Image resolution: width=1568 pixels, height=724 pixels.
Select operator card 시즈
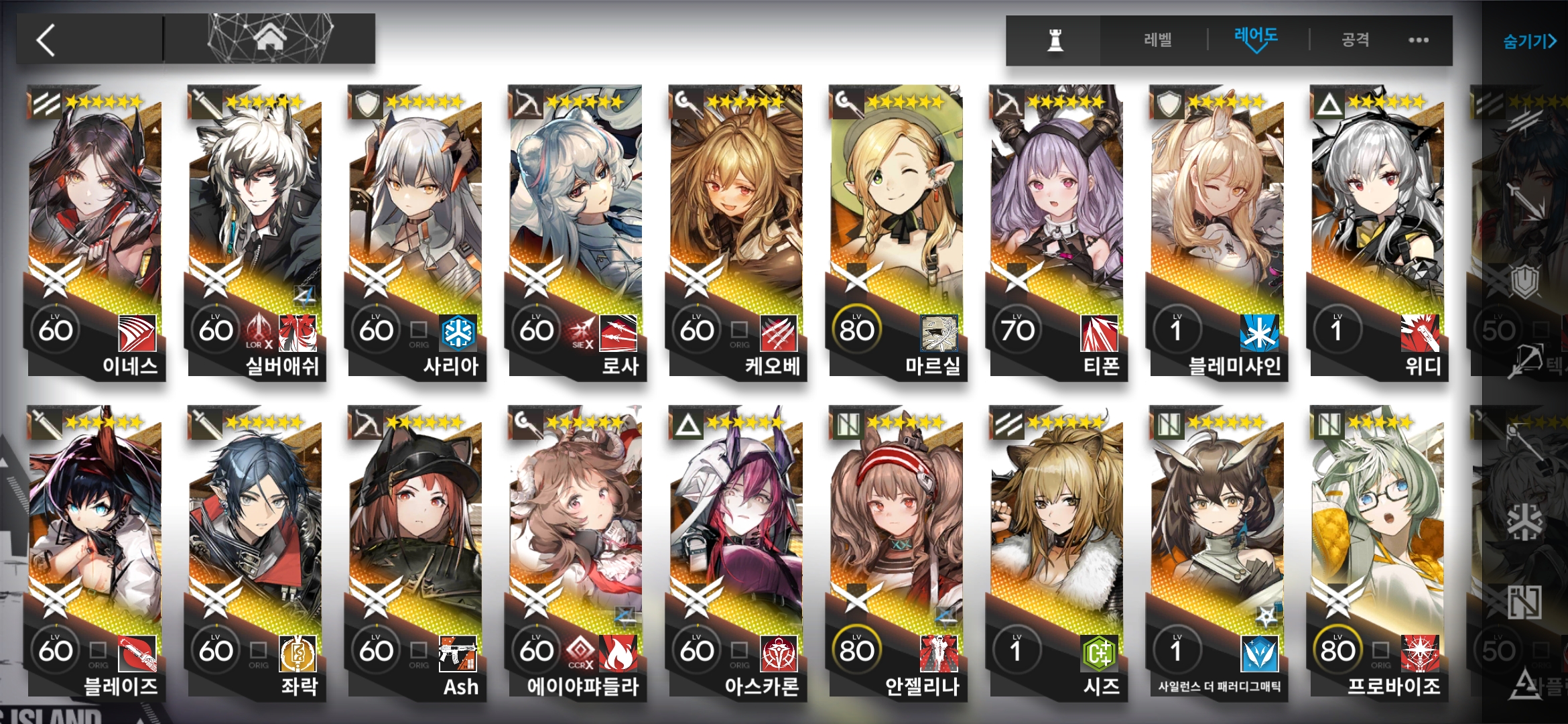[1057, 550]
